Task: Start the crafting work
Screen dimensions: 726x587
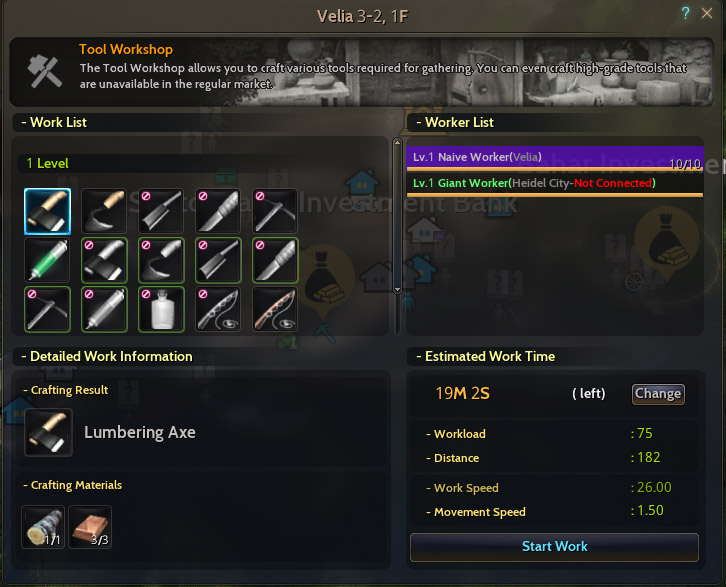Action: point(554,547)
